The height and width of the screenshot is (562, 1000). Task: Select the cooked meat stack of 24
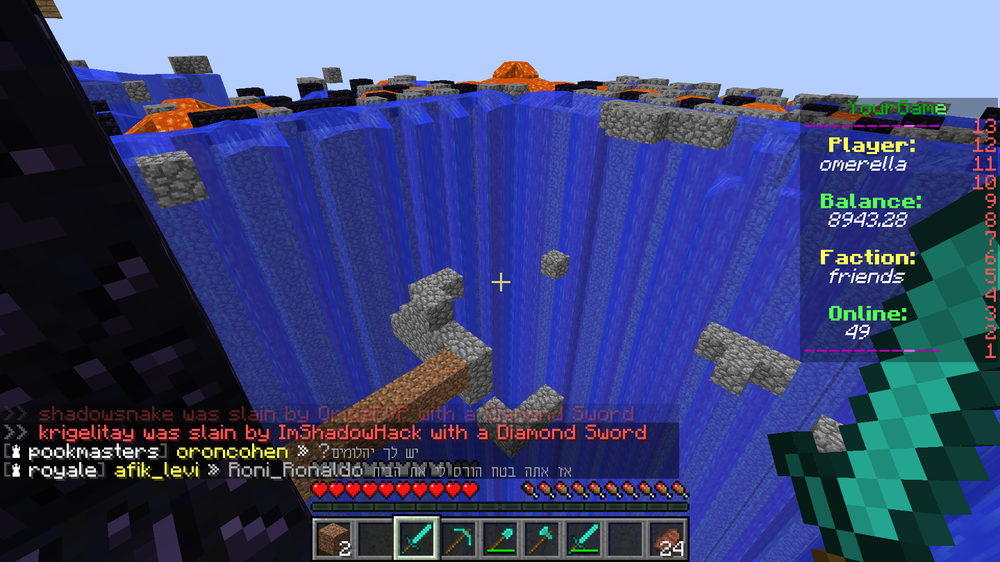pyautogui.click(x=667, y=538)
